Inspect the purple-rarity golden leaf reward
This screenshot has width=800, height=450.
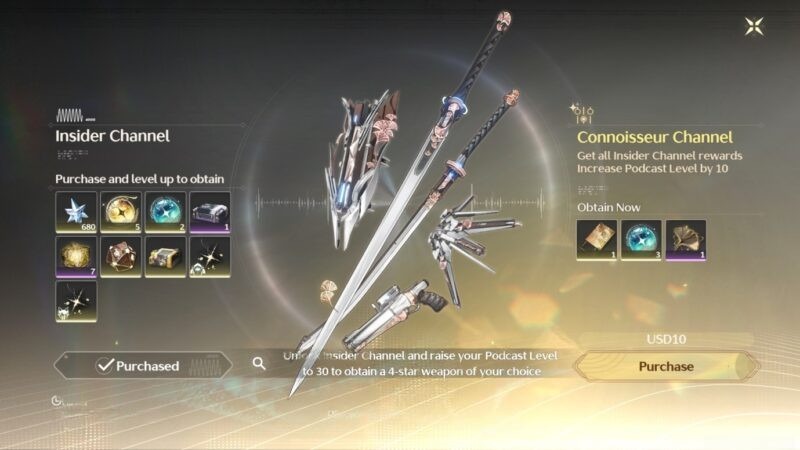pyautogui.click(x=685, y=240)
